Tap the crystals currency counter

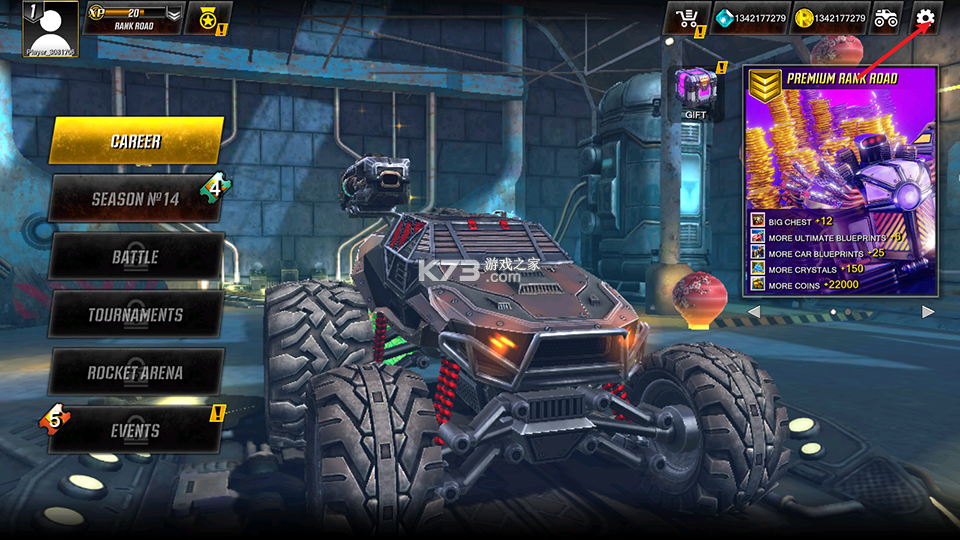pyautogui.click(x=750, y=18)
